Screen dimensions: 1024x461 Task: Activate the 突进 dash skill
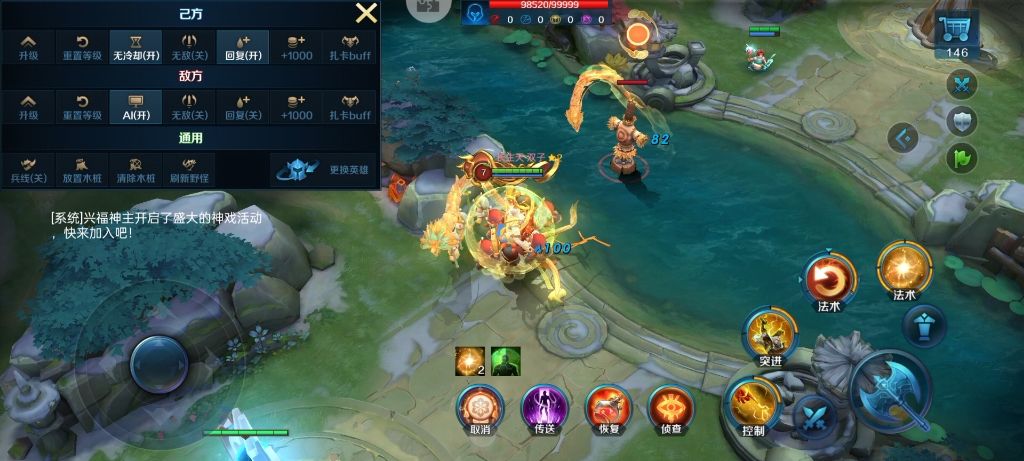click(x=770, y=335)
